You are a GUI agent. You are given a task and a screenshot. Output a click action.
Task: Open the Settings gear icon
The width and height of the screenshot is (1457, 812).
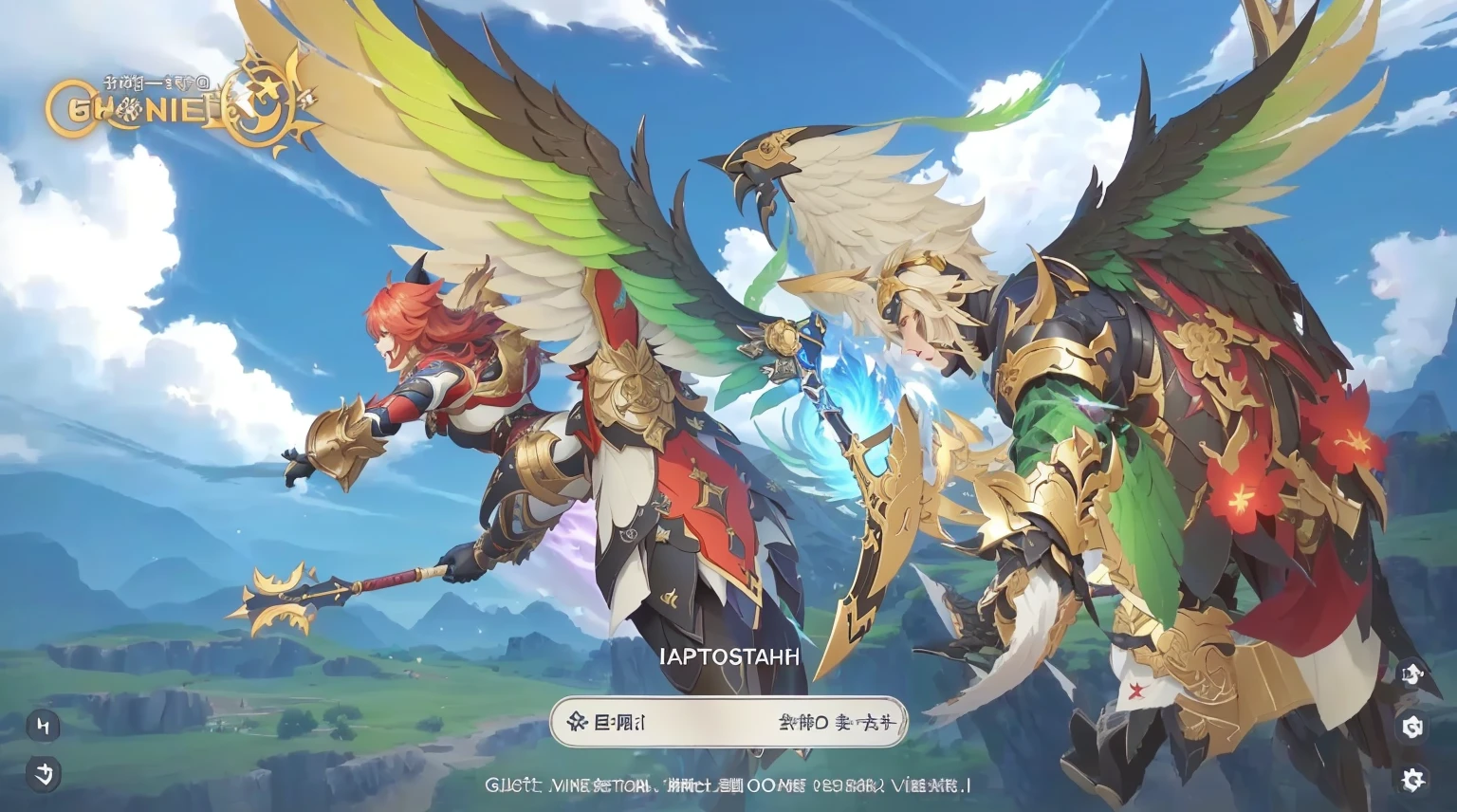[x=1413, y=778]
